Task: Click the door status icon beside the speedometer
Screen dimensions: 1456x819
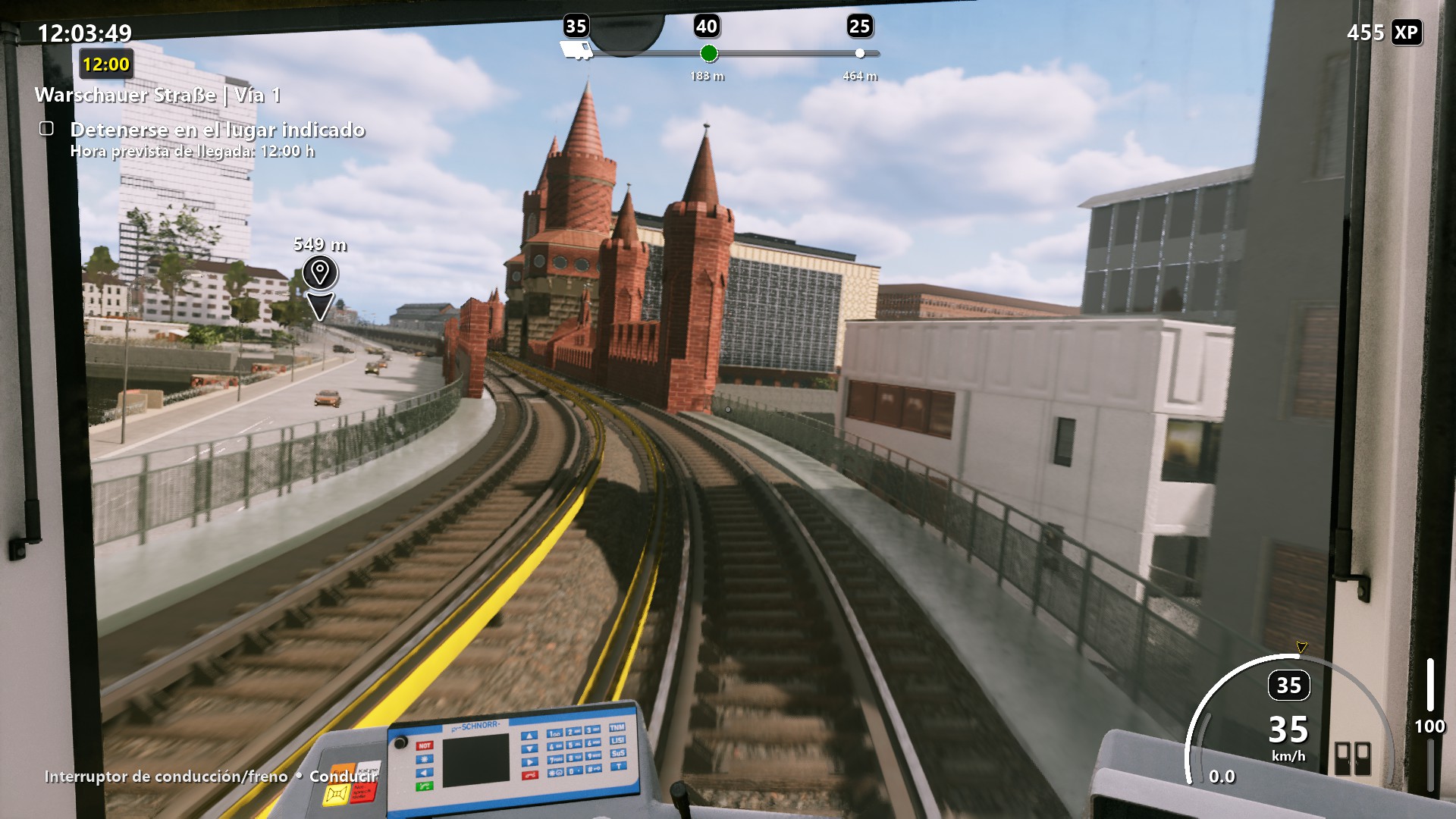Action: coord(1352,758)
